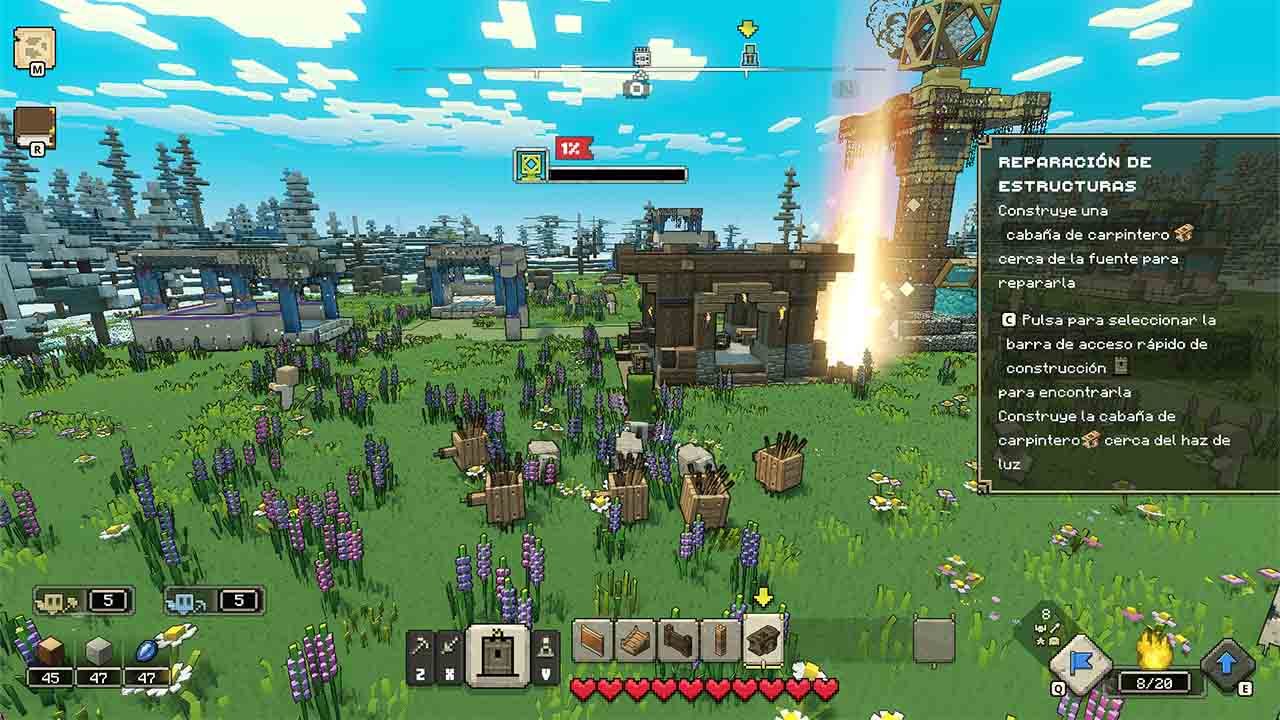Image resolution: width=1280 pixels, height=720 pixels.
Task: Select the blue lapis resource icon
Action: (145, 652)
